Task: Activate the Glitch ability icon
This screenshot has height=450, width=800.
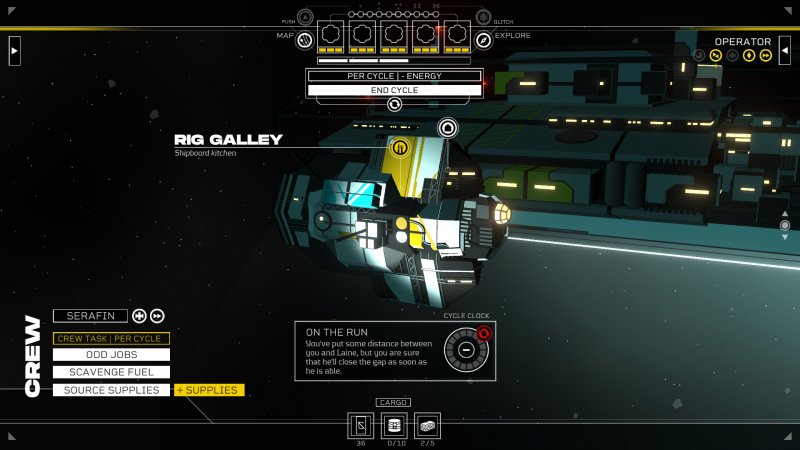Action: tap(484, 17)
